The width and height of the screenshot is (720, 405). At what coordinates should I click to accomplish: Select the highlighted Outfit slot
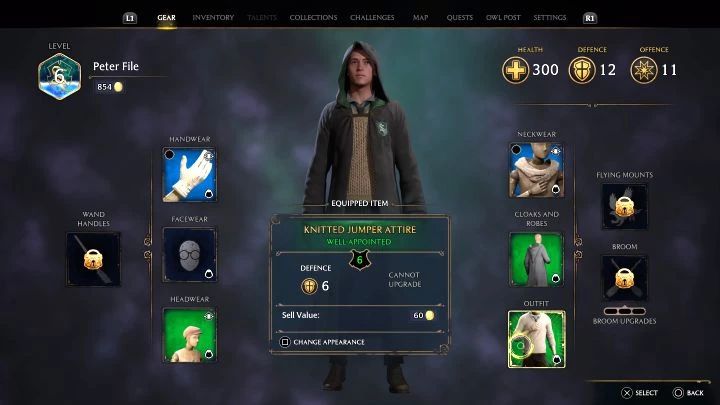(x=536, y=339)
